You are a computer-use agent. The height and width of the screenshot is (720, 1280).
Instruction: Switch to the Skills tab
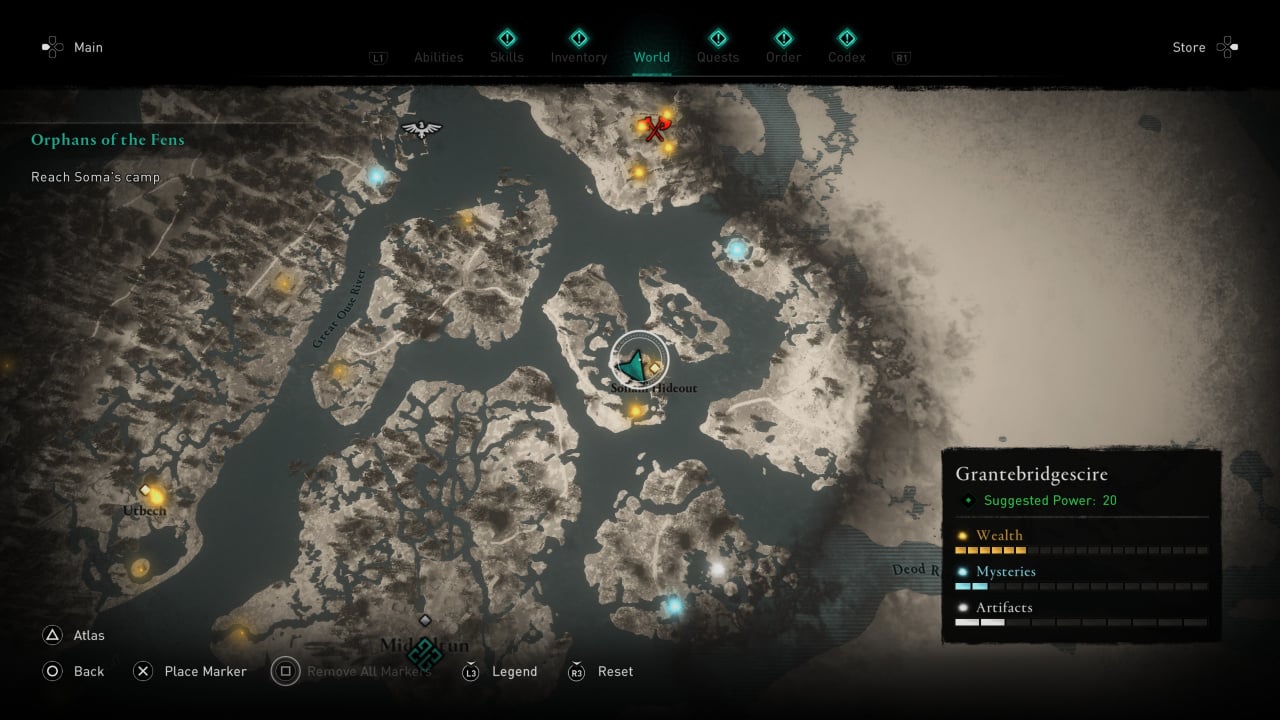pyautogui.click(x=506, y=57)
